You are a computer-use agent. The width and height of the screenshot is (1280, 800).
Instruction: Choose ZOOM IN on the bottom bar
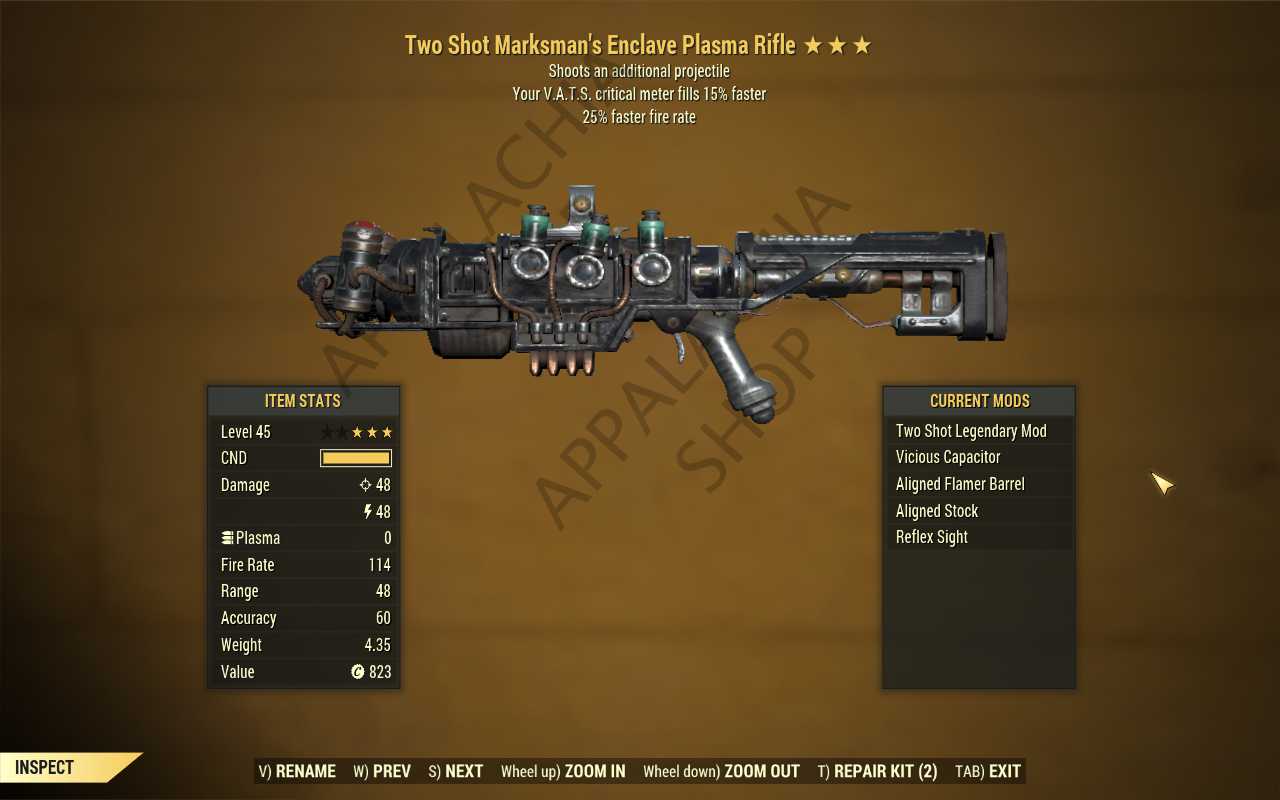pyautogui.click(x=563, y=771)
